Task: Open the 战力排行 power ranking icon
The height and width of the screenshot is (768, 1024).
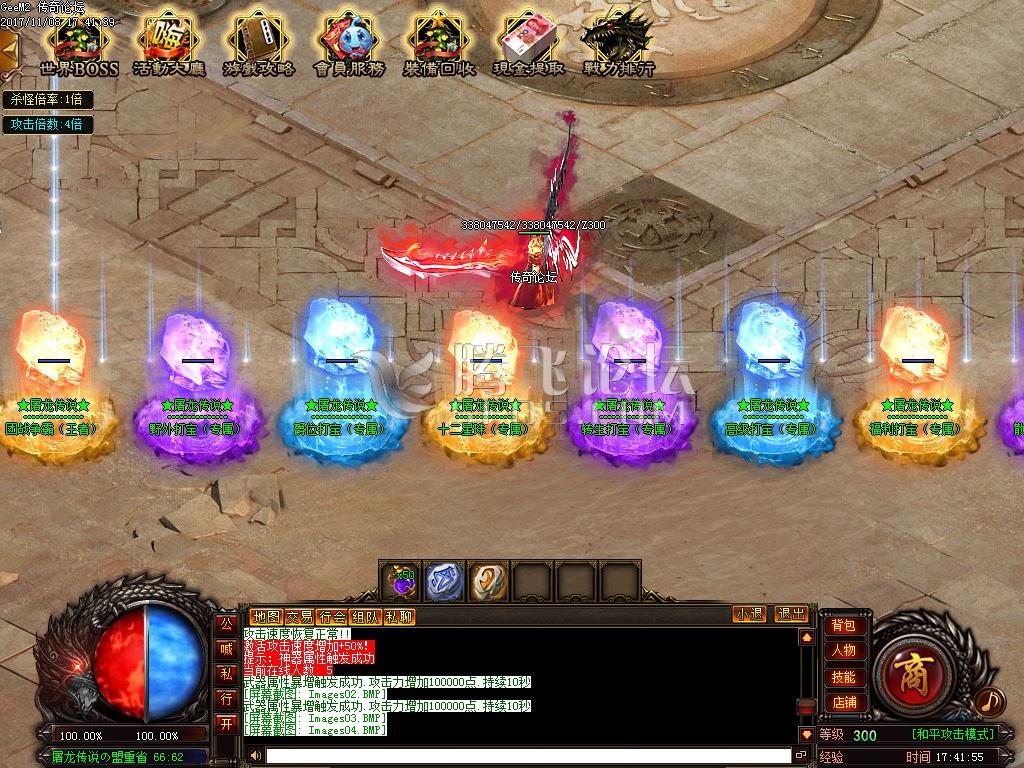Action: [x=617, y=42]
